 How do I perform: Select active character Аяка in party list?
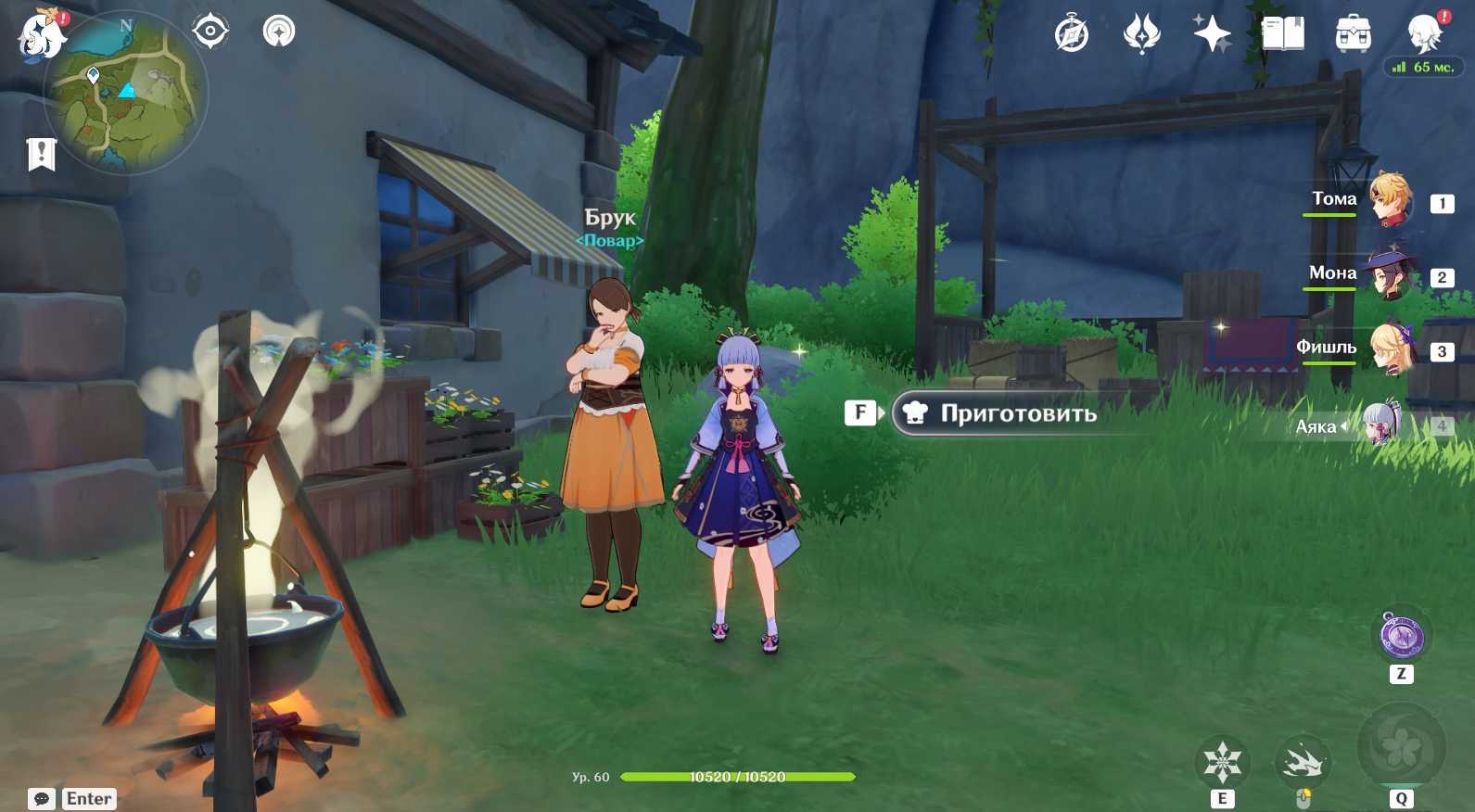(x=1381, y=425)
